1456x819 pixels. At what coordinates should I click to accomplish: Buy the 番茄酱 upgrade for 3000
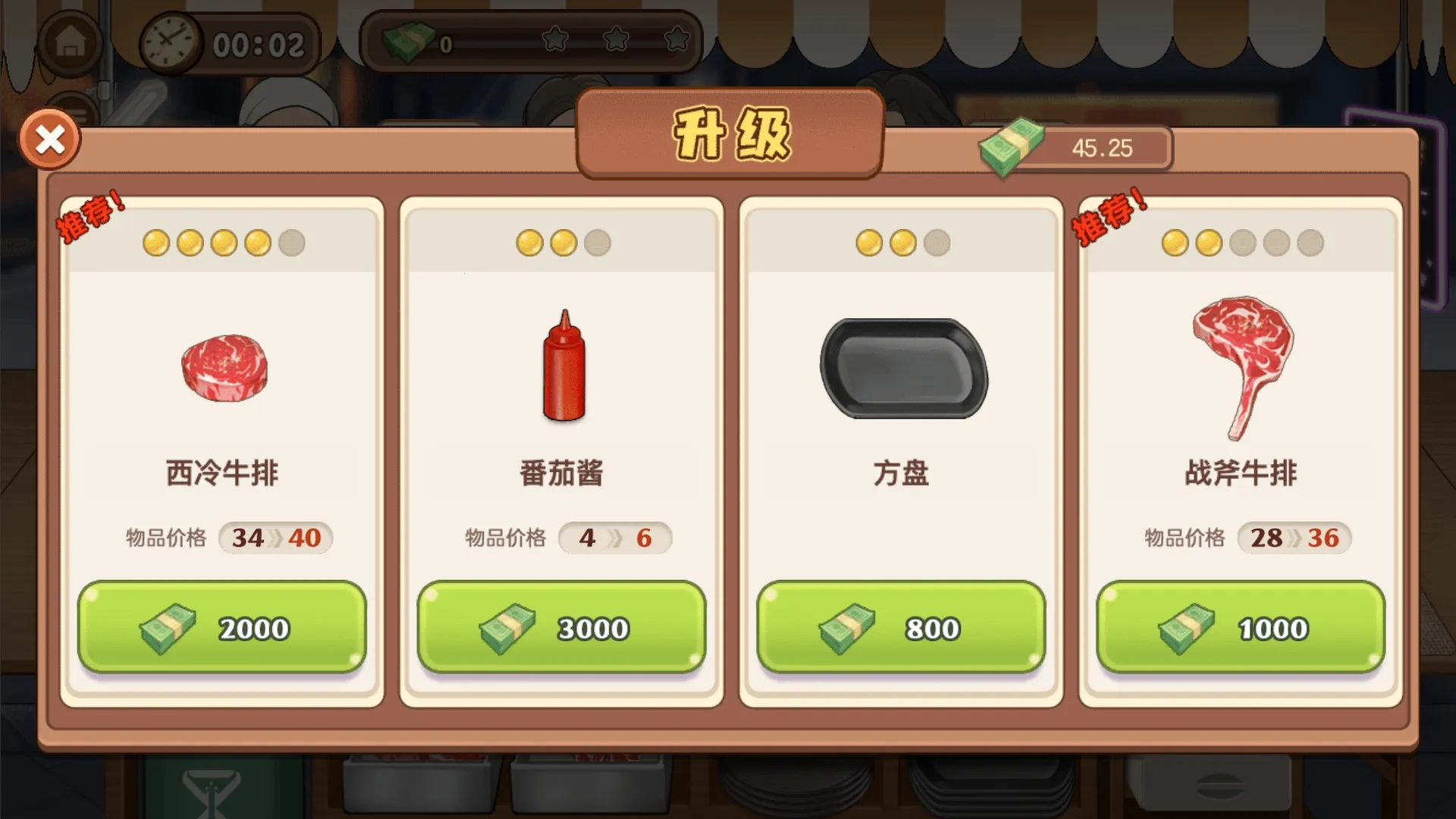tap(562, 628)
